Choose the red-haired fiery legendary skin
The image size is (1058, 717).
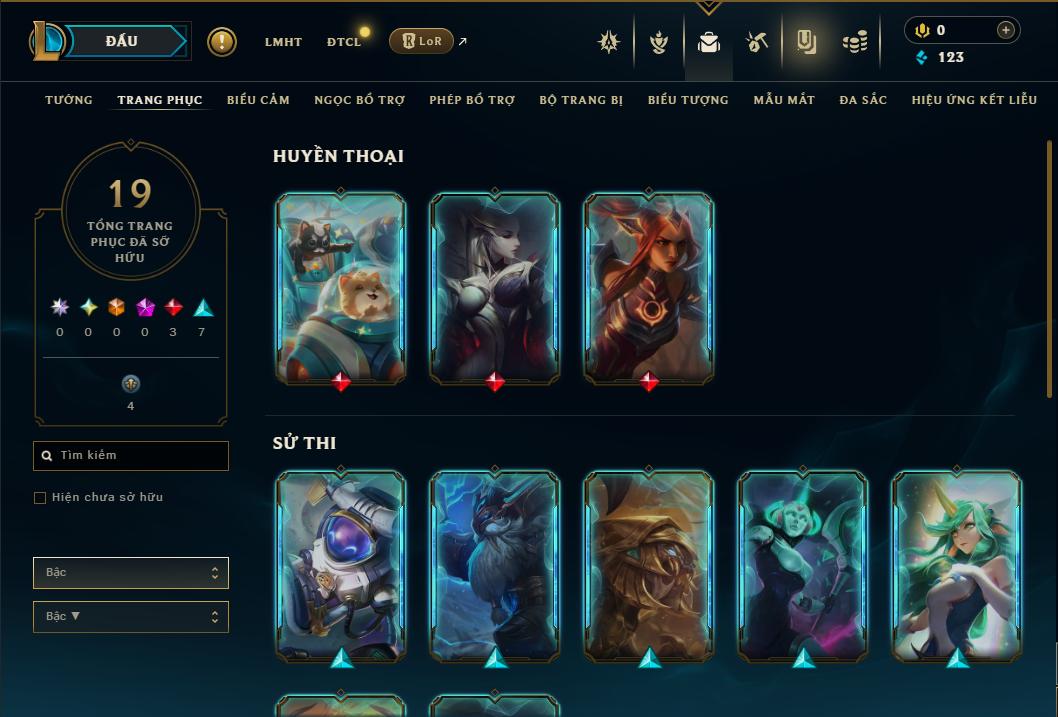pyautogui.click(x=649, y=287)
